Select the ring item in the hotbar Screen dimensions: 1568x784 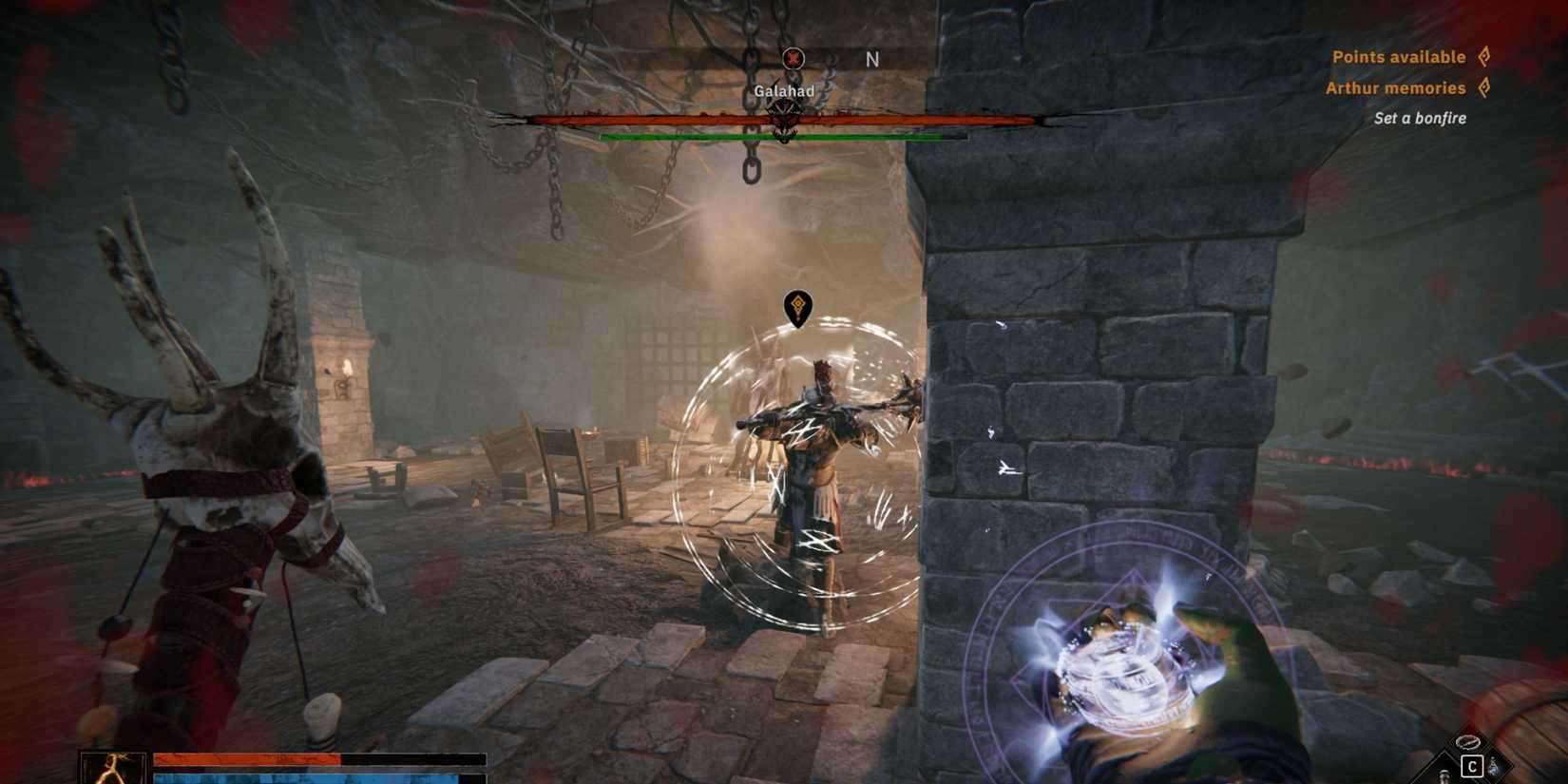click(x=1468, y=743)
